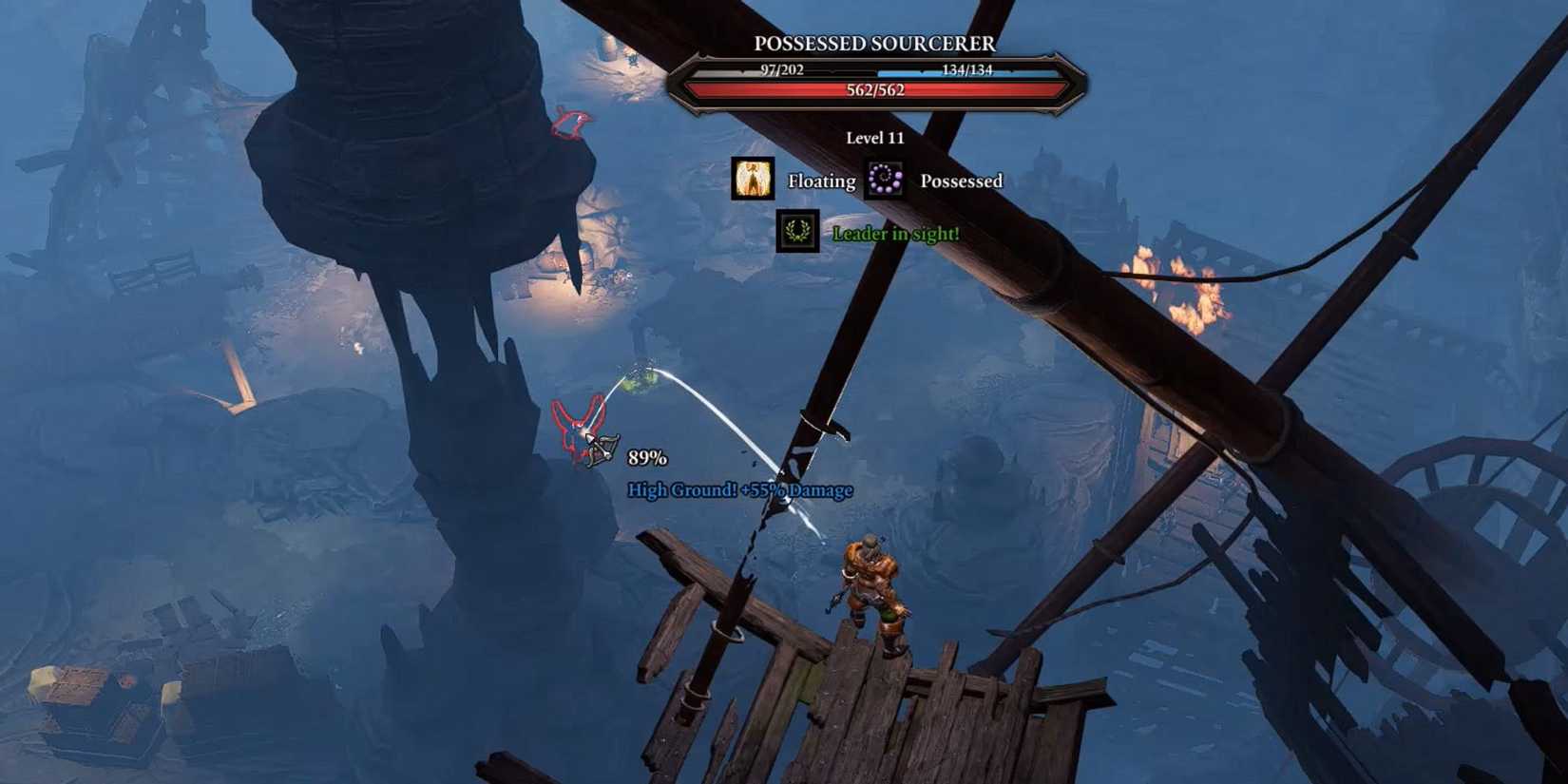1568x784 pixels.
Task: Click the Possessed status effect icon
Action: click(884, 180)
